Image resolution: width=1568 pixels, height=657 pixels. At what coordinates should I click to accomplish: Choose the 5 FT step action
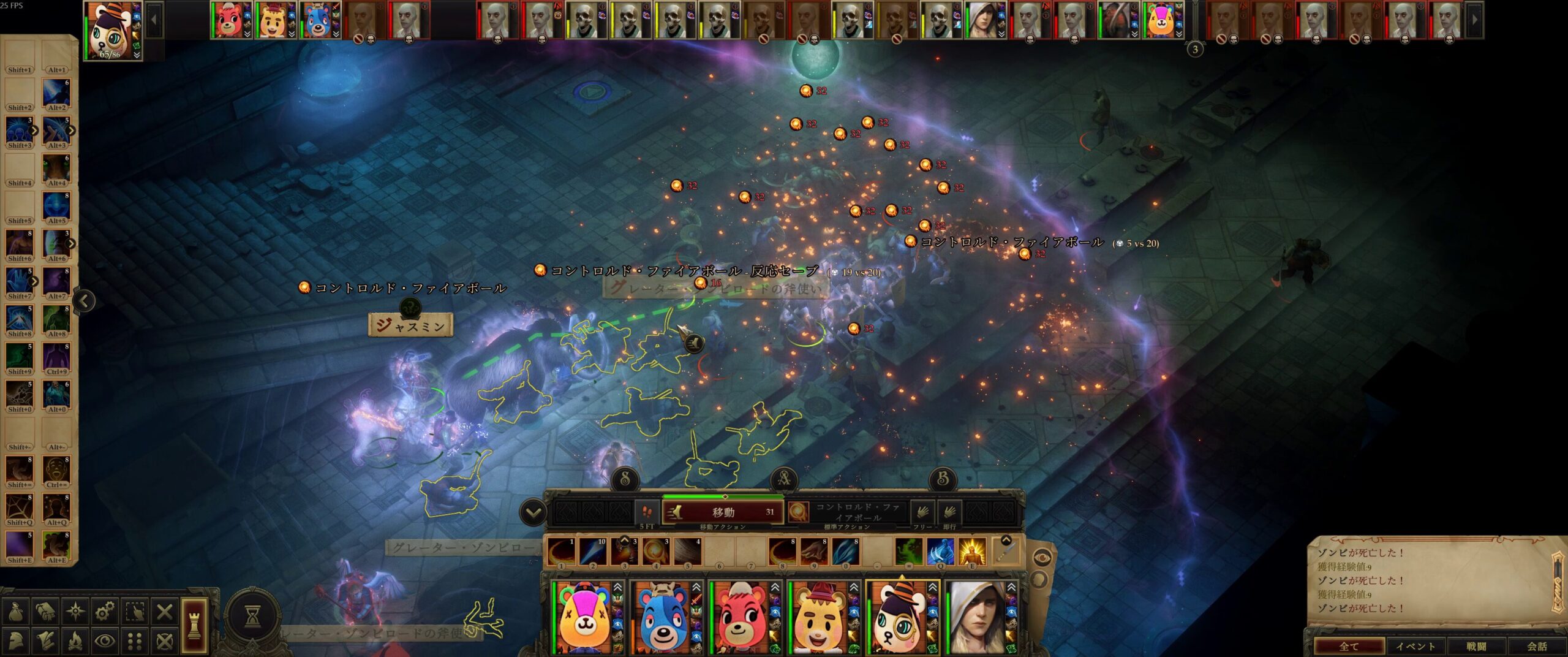pyautogui.click(x=647, y=512)
